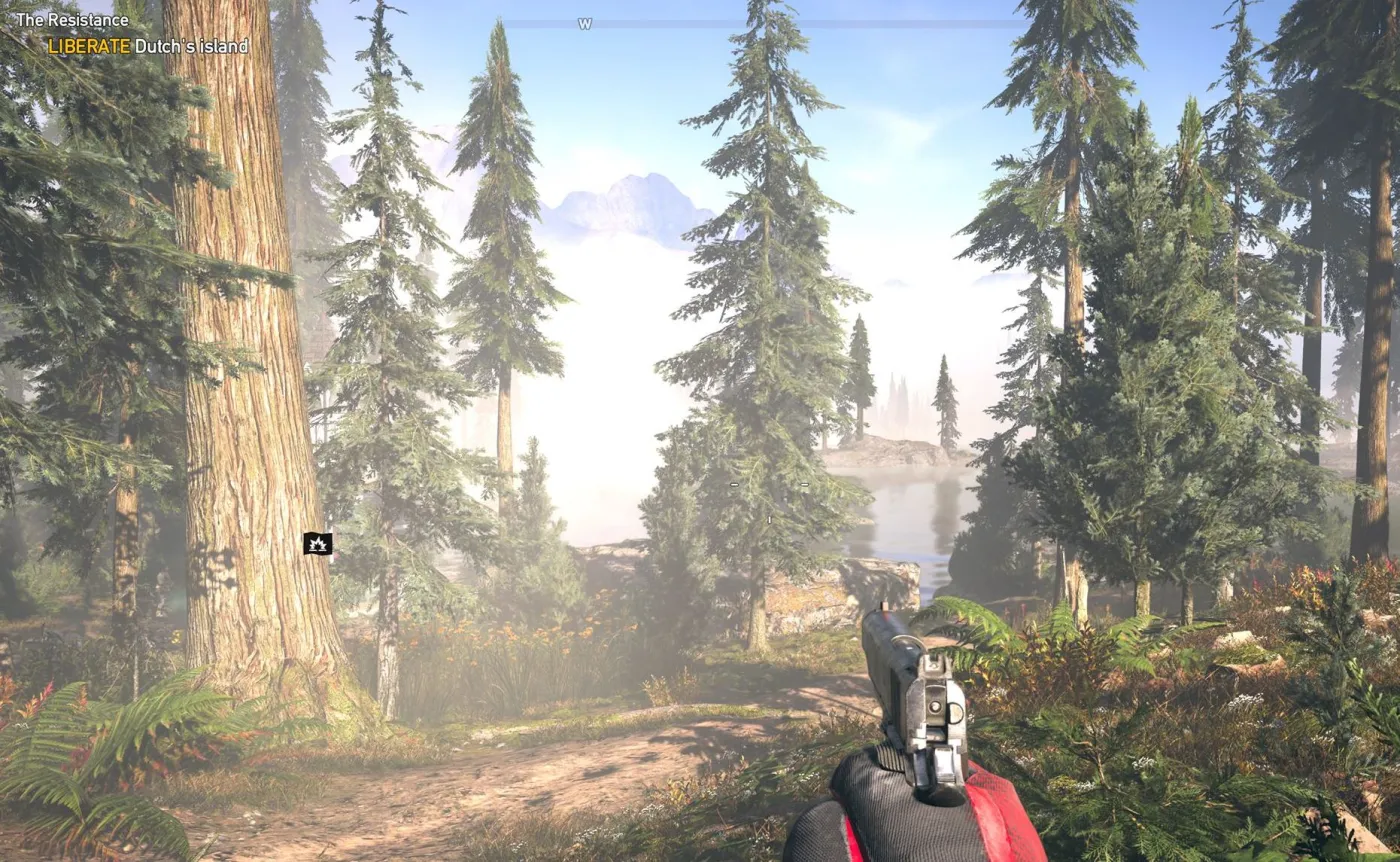The width and height of the screenshot is (1400, 862).
Task: Select the right tick mark of the reticle
Action: click(x=804, y=484)
